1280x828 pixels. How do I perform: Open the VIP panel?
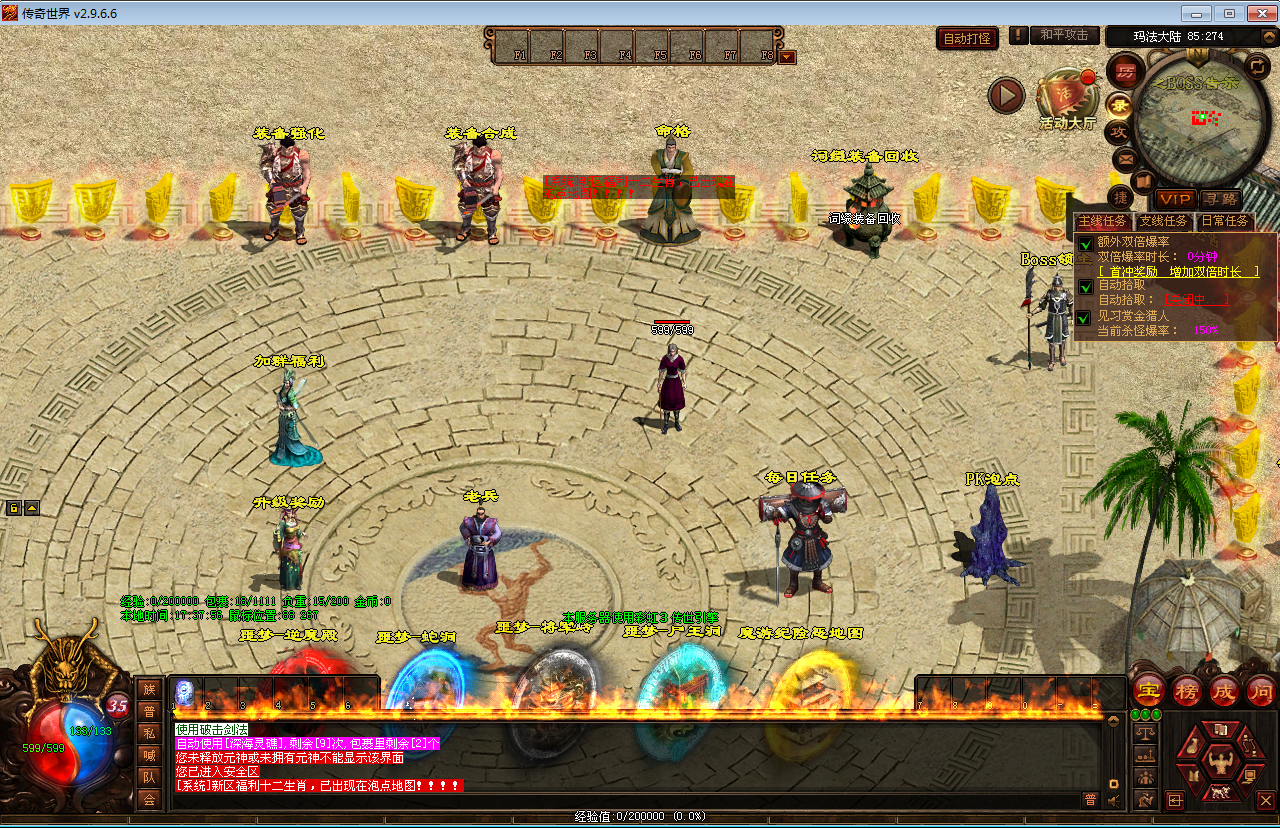click(1174, 200)
